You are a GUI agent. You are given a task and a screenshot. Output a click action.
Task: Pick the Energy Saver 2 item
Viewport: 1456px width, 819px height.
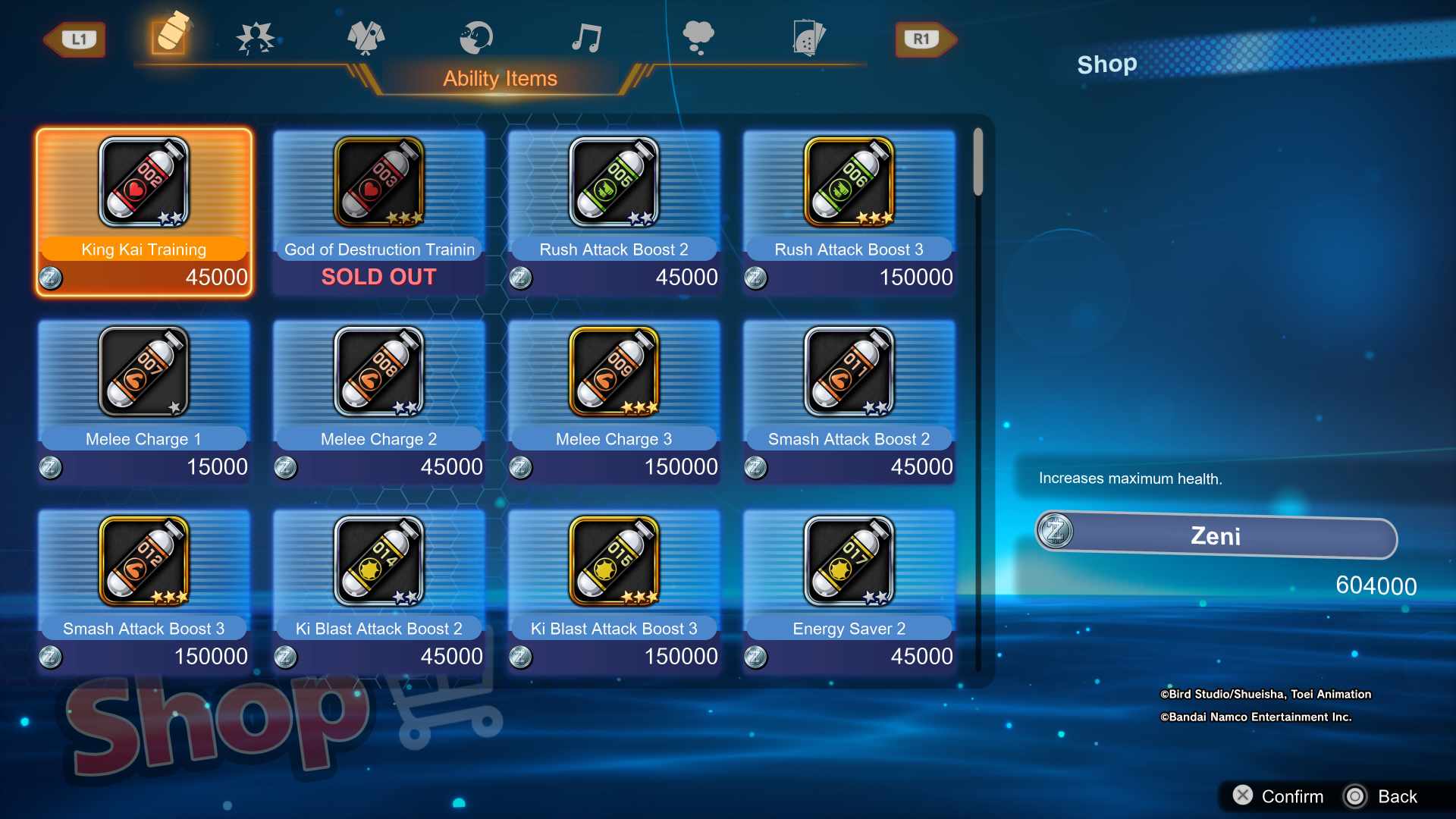point(849,591)
